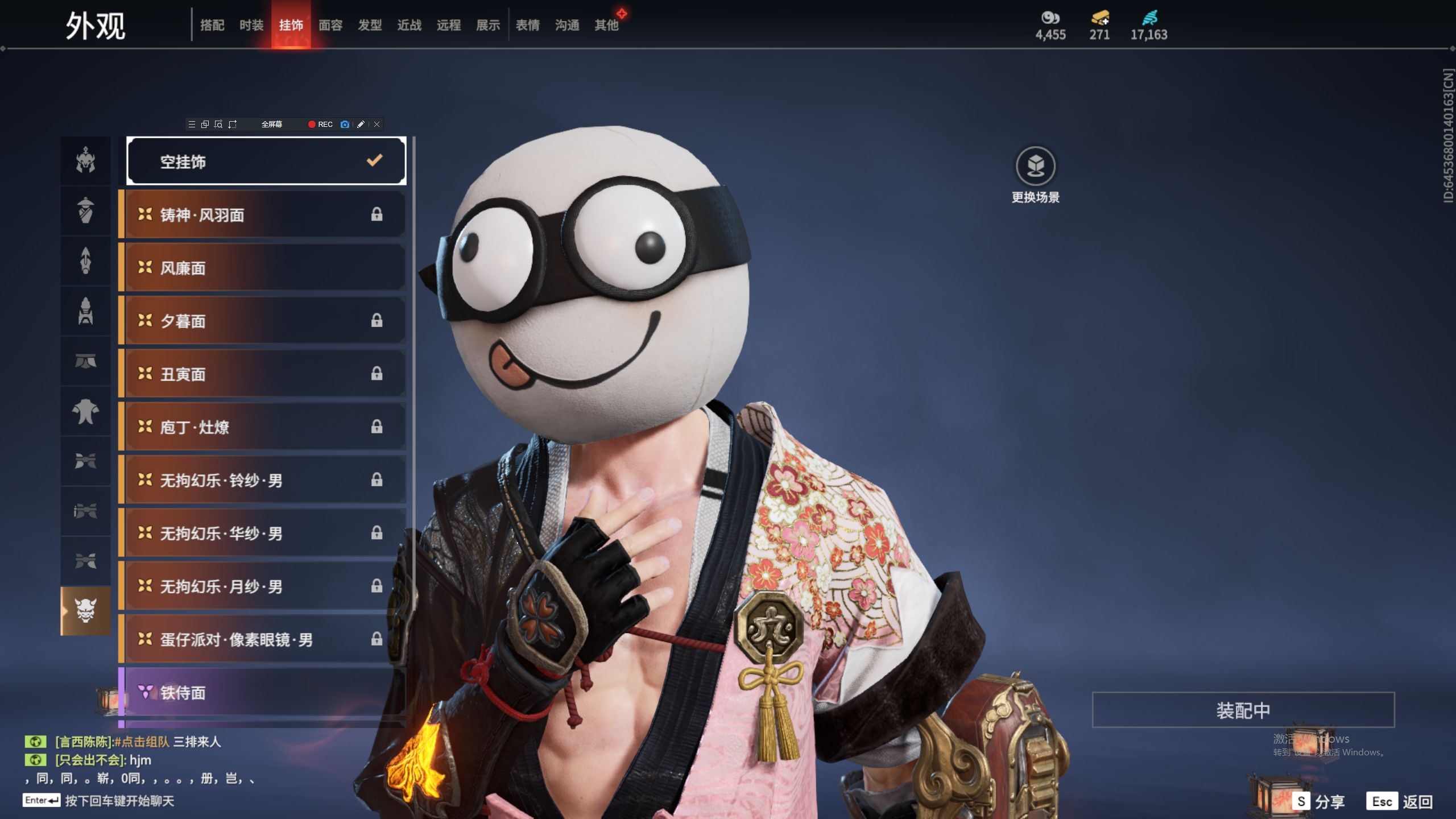The image size is (1456, 819).
Task: Pick the 丑寅面 mask
Action: [265, 374]
